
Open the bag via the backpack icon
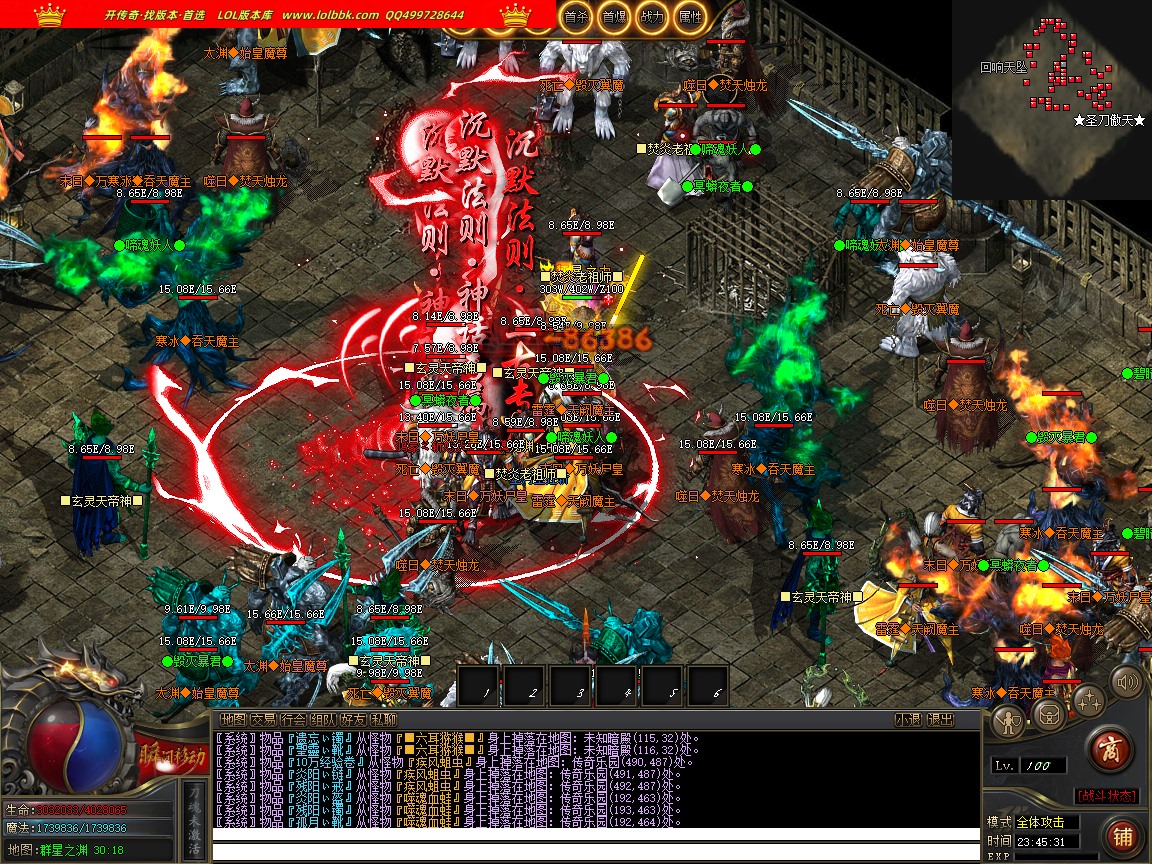1049,714
